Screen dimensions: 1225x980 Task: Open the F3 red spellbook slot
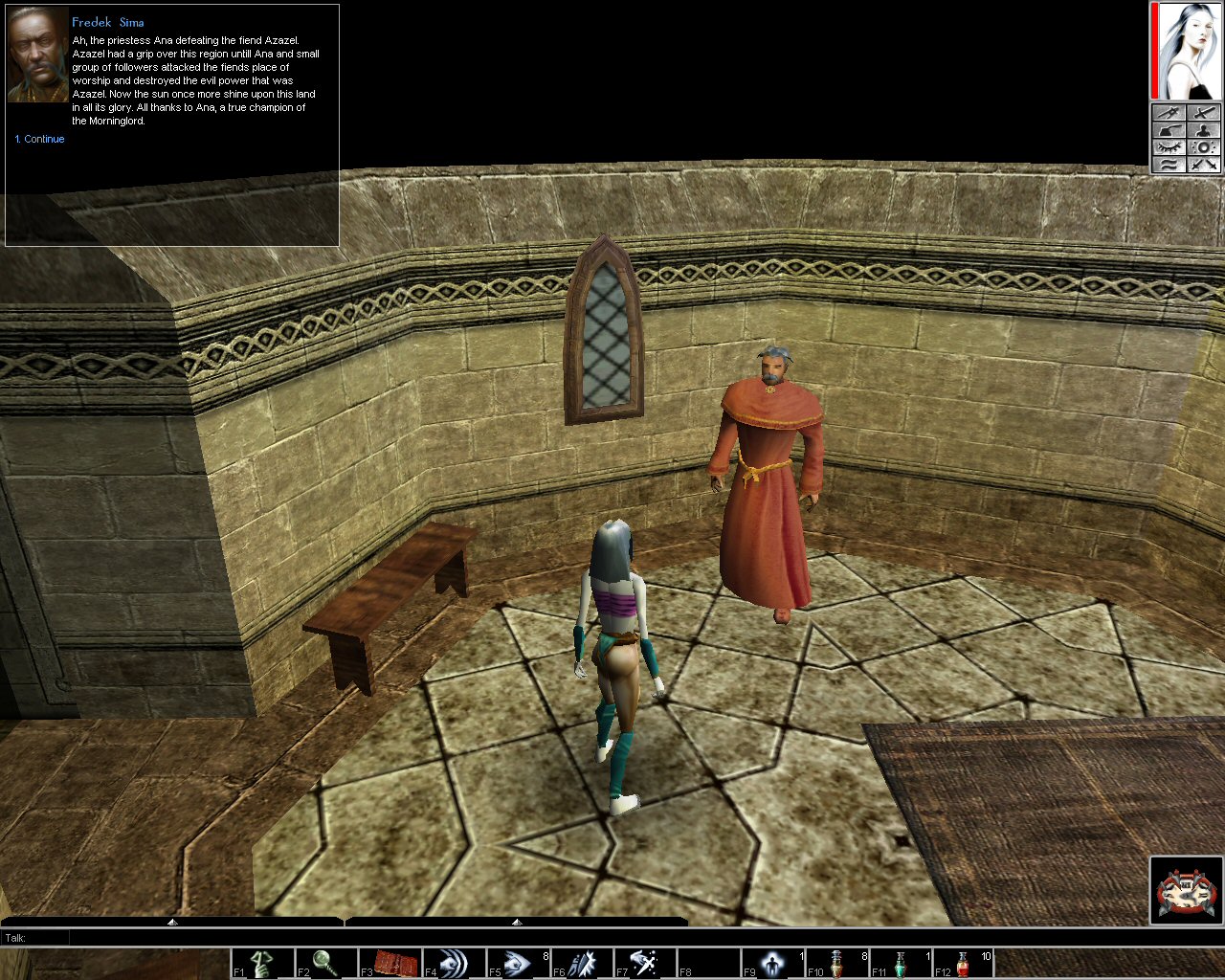pos(390,963)
